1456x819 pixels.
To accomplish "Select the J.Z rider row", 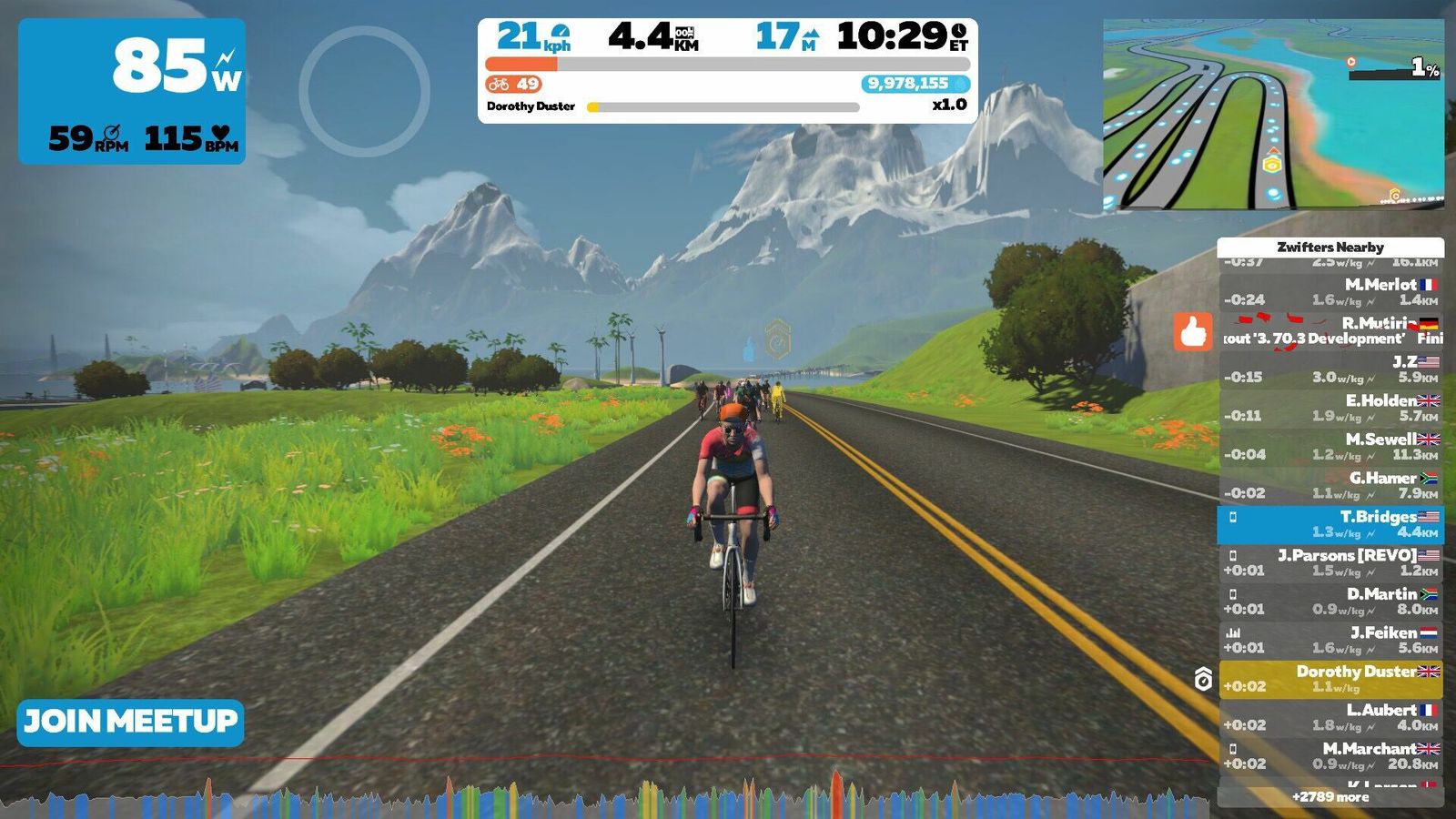I will click(x=1330, y=369).
